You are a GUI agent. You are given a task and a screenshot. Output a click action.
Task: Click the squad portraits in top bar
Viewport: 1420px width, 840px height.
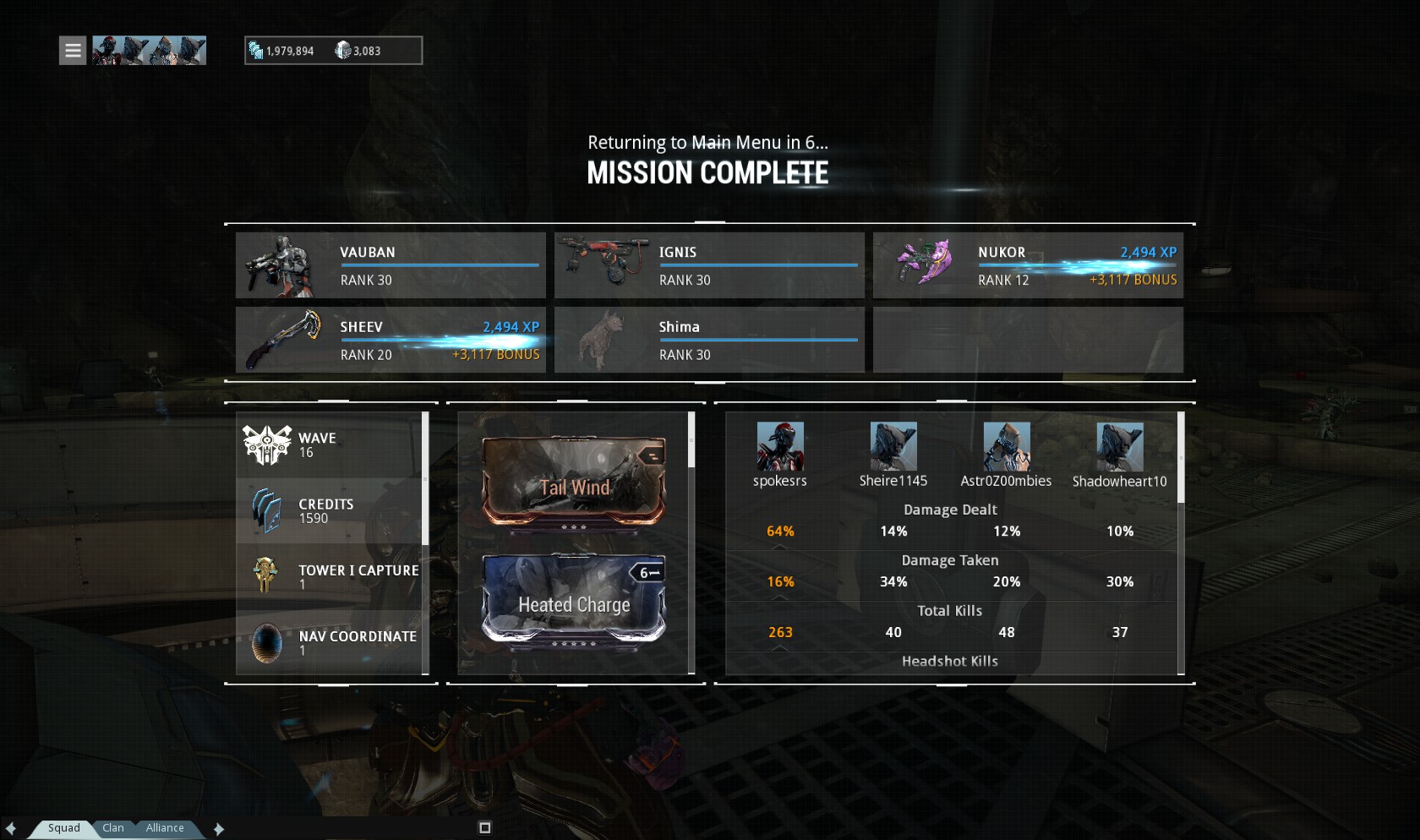[x=149, y=51]
